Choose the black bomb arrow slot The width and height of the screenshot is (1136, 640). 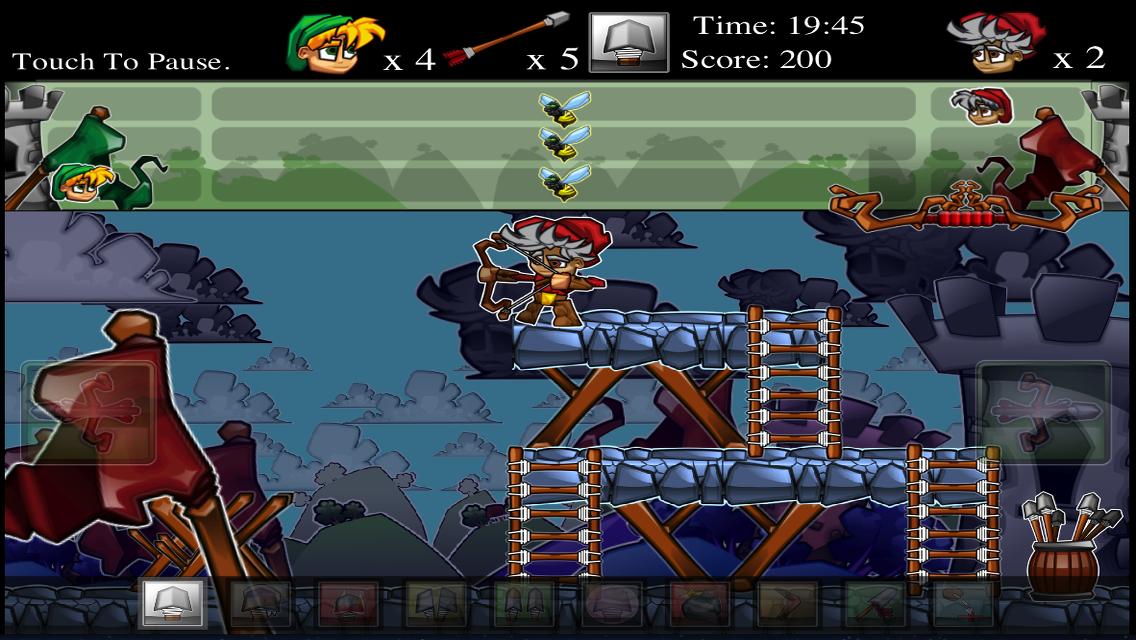(699, 604)
